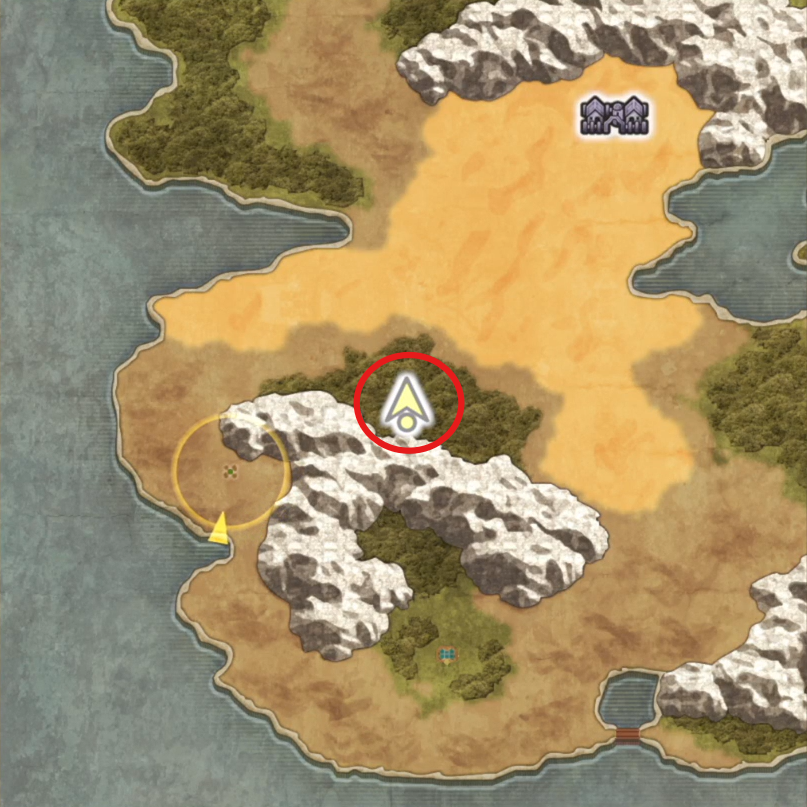
Task: Select the town icon on the desert
Action: click(x=616, y=115)
